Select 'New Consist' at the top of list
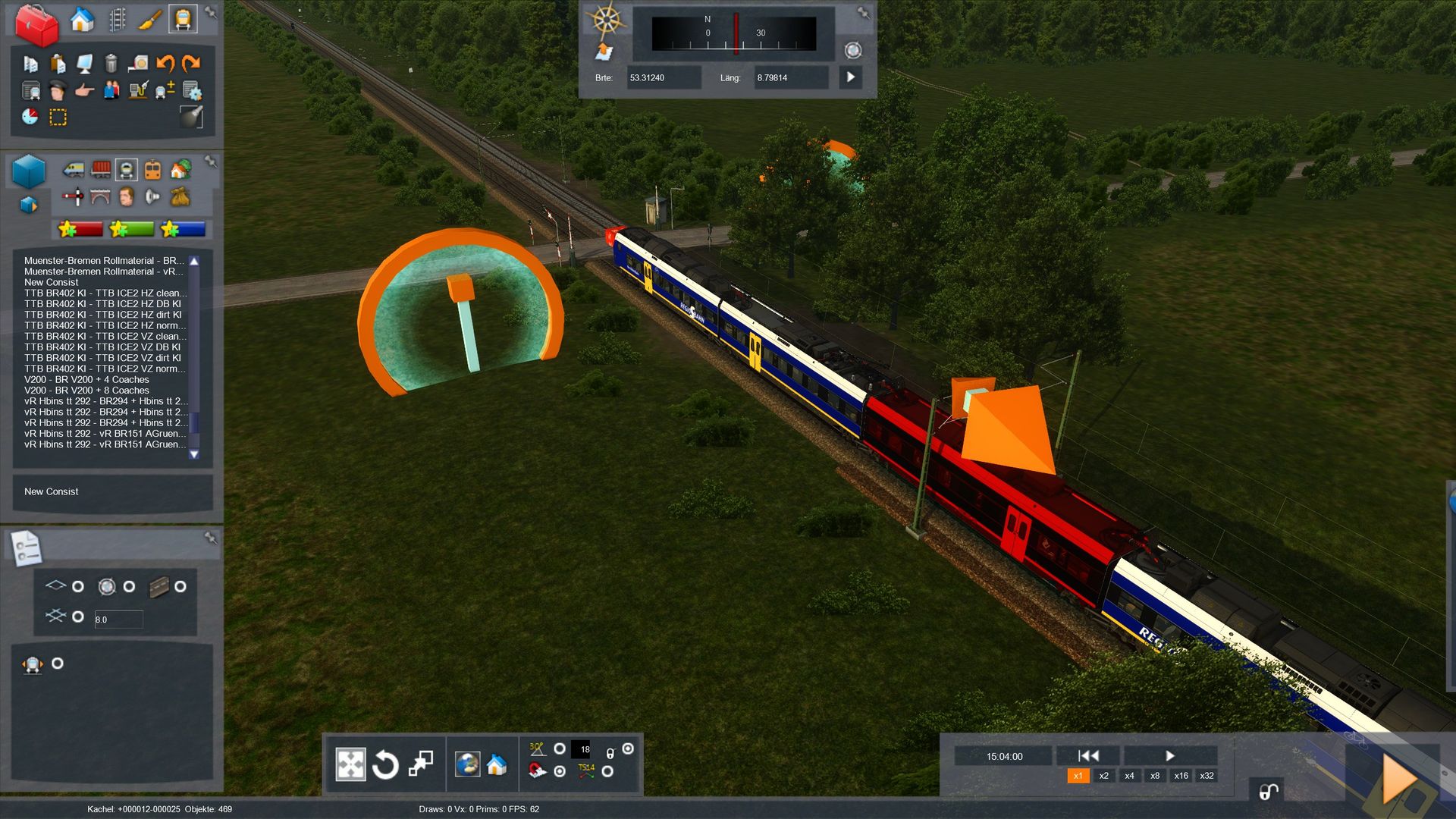Viewport: 1456px width, 819px height. [x=51, y=282]
